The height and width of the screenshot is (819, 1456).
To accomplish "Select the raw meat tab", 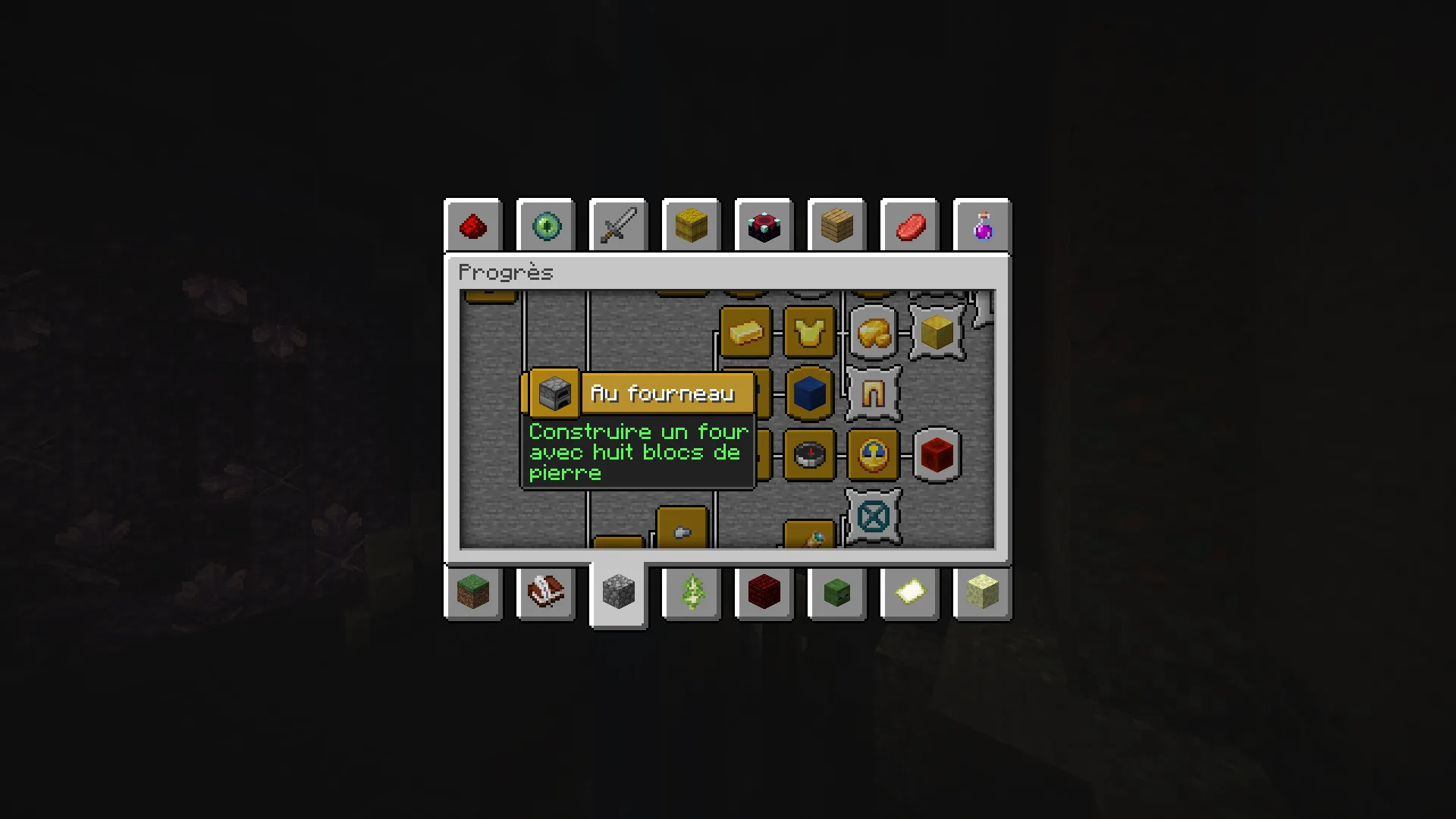I will pos(910,226).
